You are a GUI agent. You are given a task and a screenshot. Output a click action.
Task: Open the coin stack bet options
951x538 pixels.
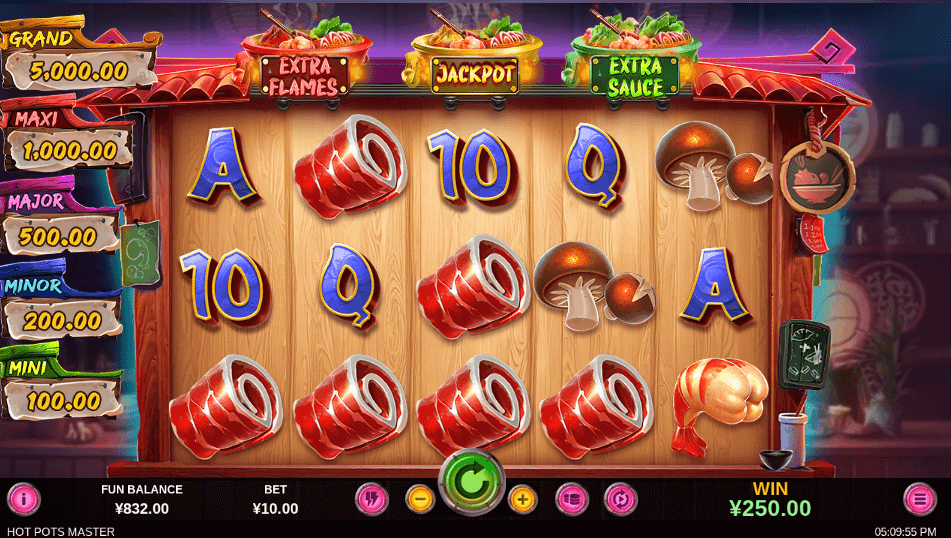pos(571,498)
